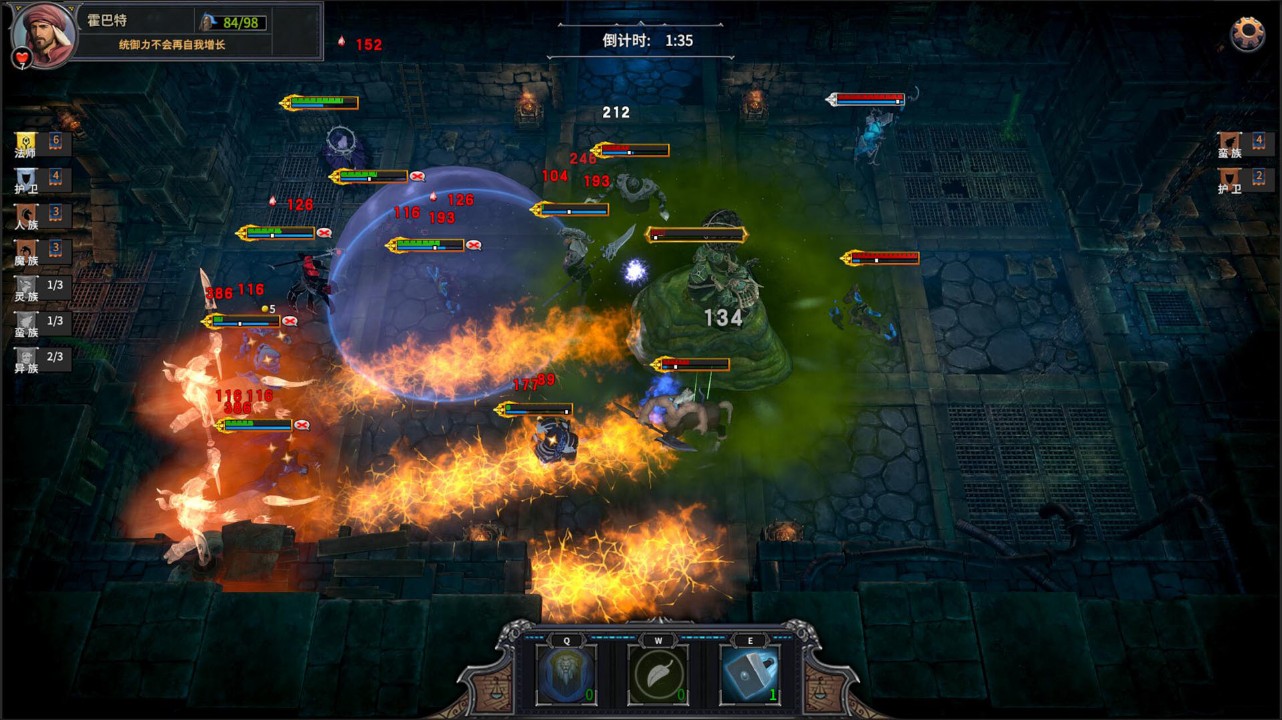Image resolution: width=1282 pixels, height=720 pixels.
Task: Show the 魔族 synergy details
Action: click(40, 251)
